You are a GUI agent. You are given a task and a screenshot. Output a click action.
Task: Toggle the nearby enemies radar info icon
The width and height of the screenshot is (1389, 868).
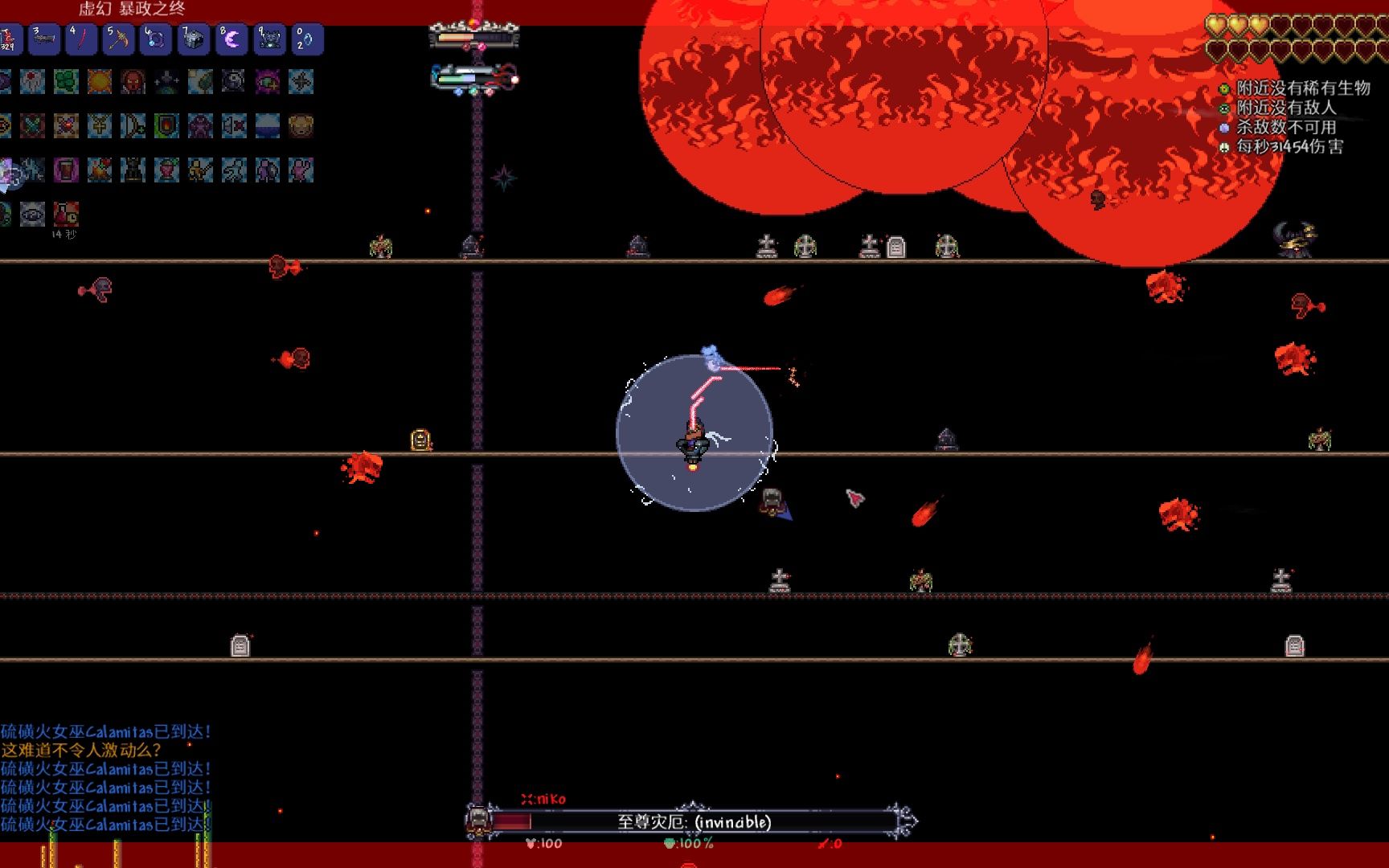pyautogui.click(x=1224, y=108)
